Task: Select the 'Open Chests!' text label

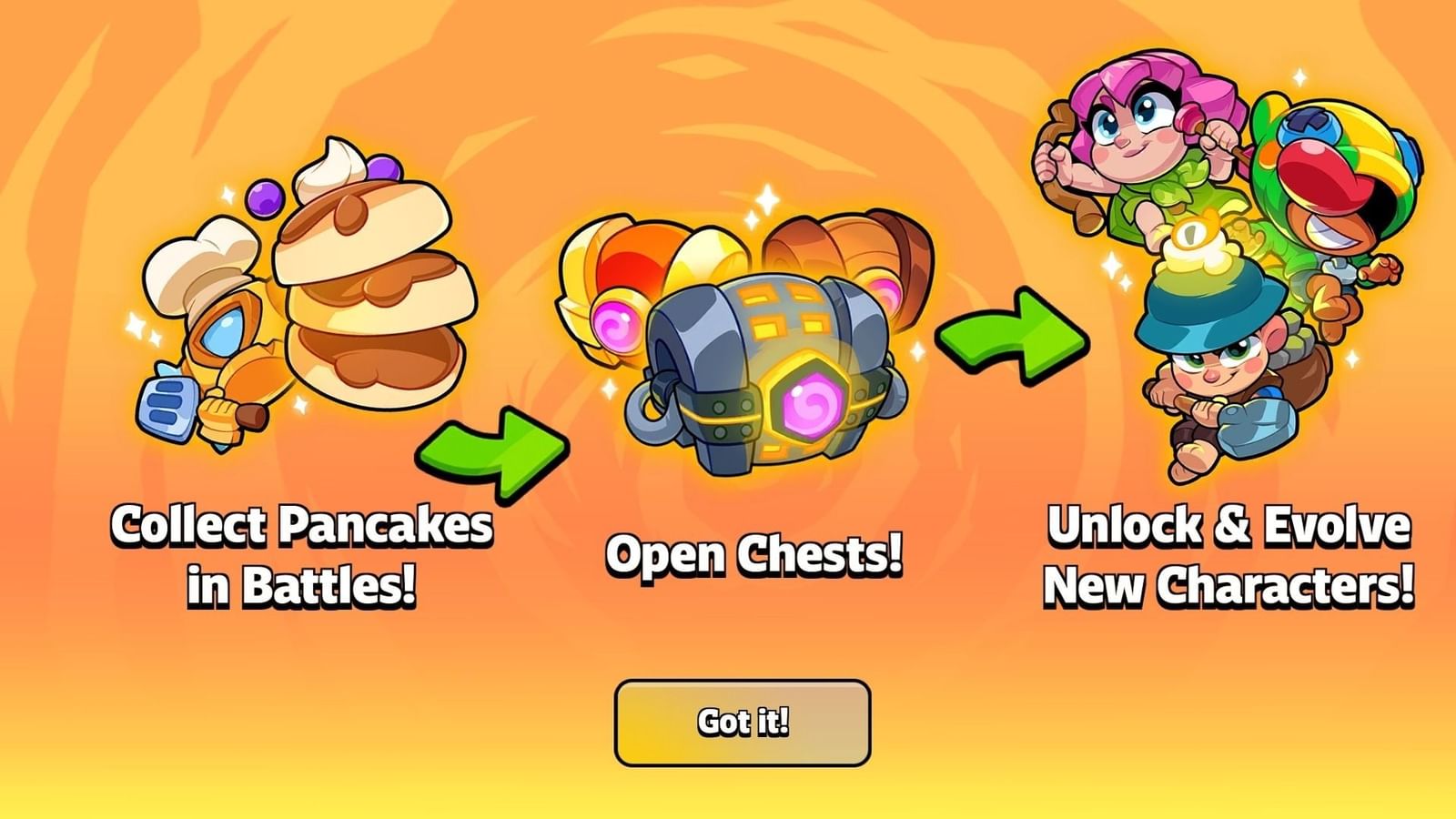Action: [x=755, y=555]
